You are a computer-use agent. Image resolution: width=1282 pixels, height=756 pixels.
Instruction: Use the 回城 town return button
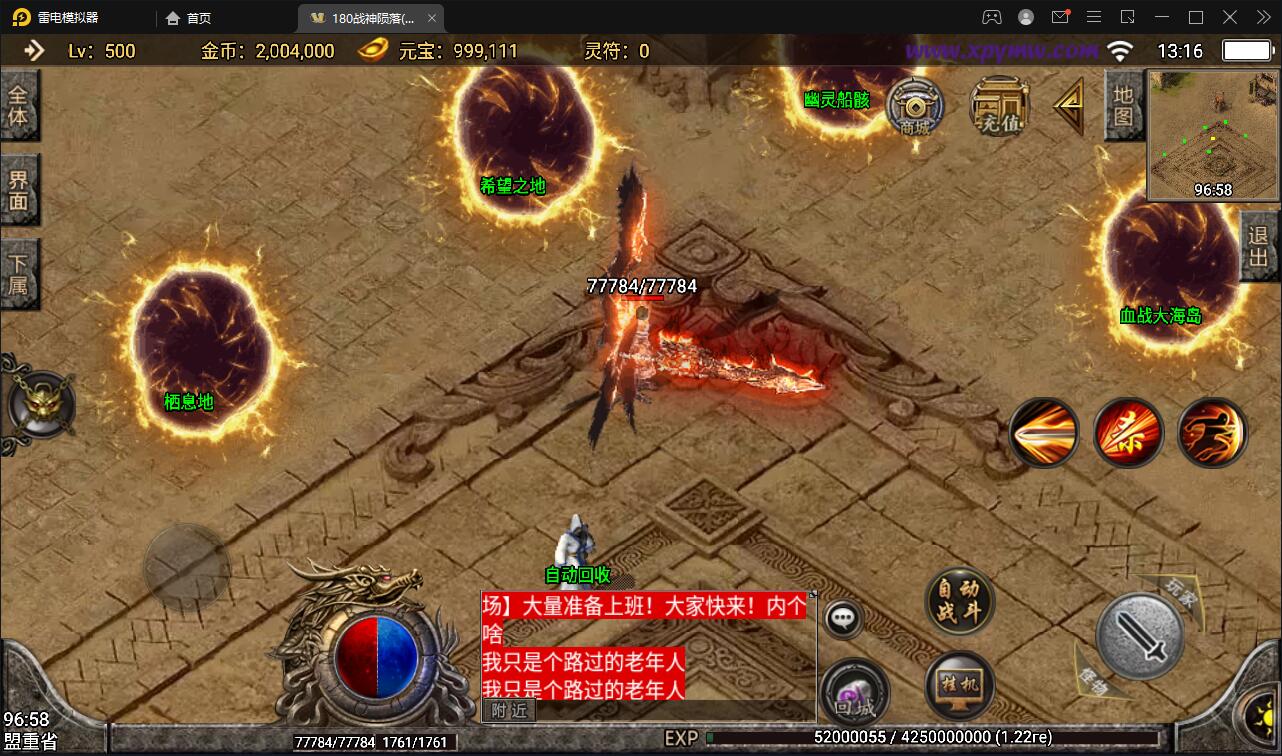point(857,690)
